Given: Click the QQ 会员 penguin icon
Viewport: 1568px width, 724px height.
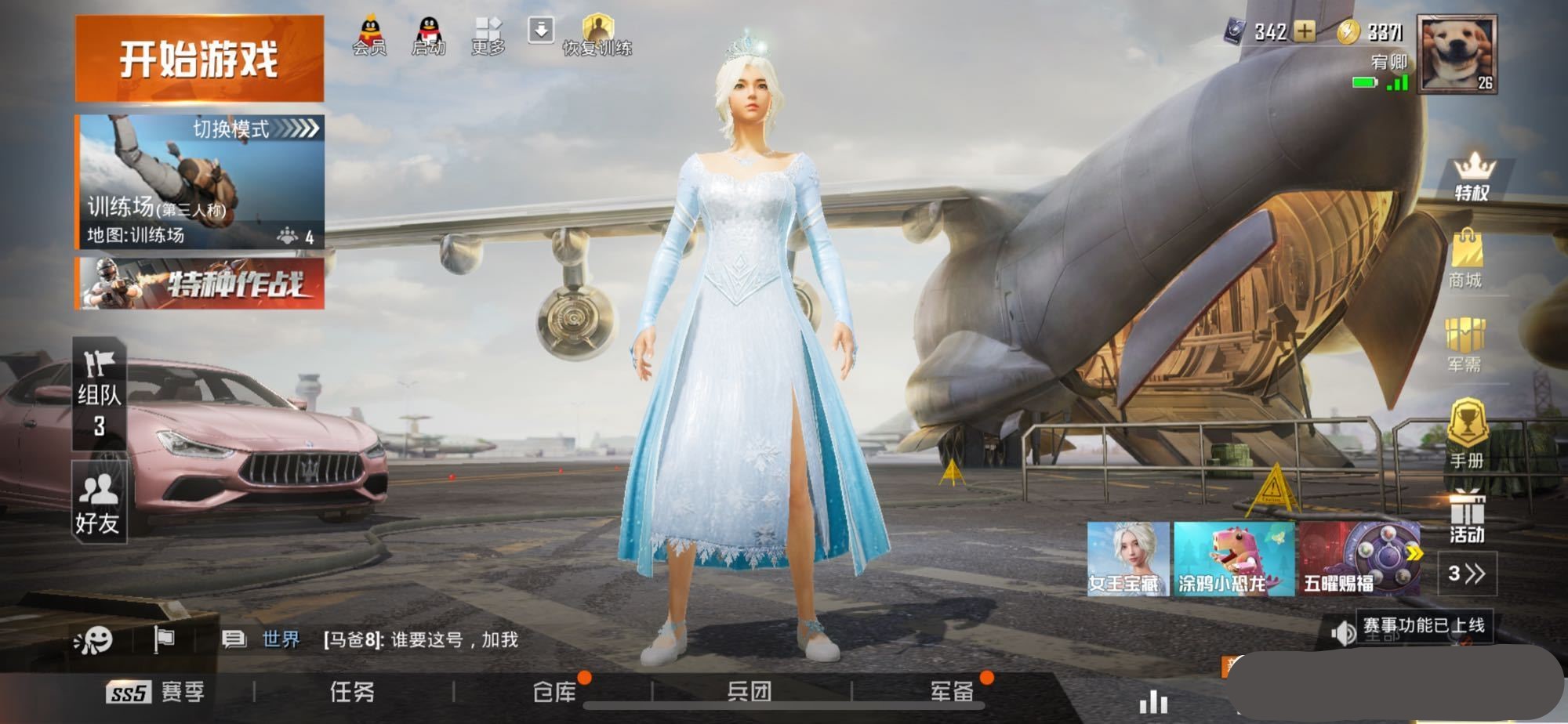Looking at the screenshot, I should tap(369, 36).
